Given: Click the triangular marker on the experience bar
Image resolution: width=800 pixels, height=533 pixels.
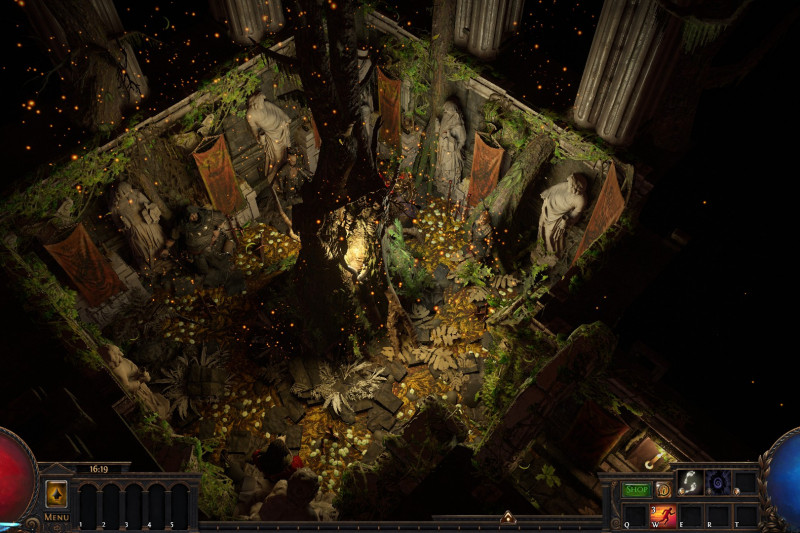Looking at the screenshot, I should (508, 518).
